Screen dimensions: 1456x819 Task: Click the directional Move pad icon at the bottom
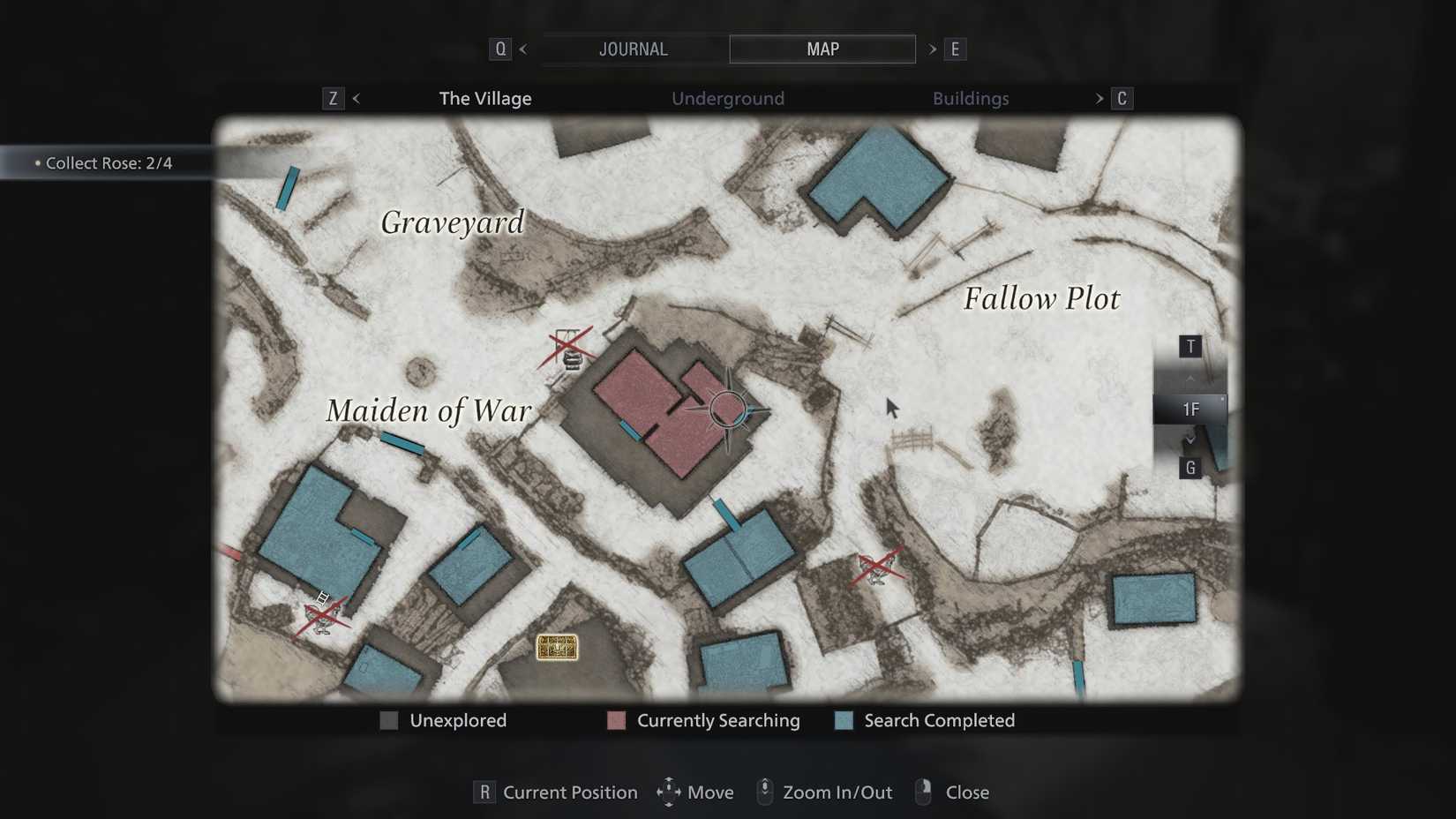[668, 792]
